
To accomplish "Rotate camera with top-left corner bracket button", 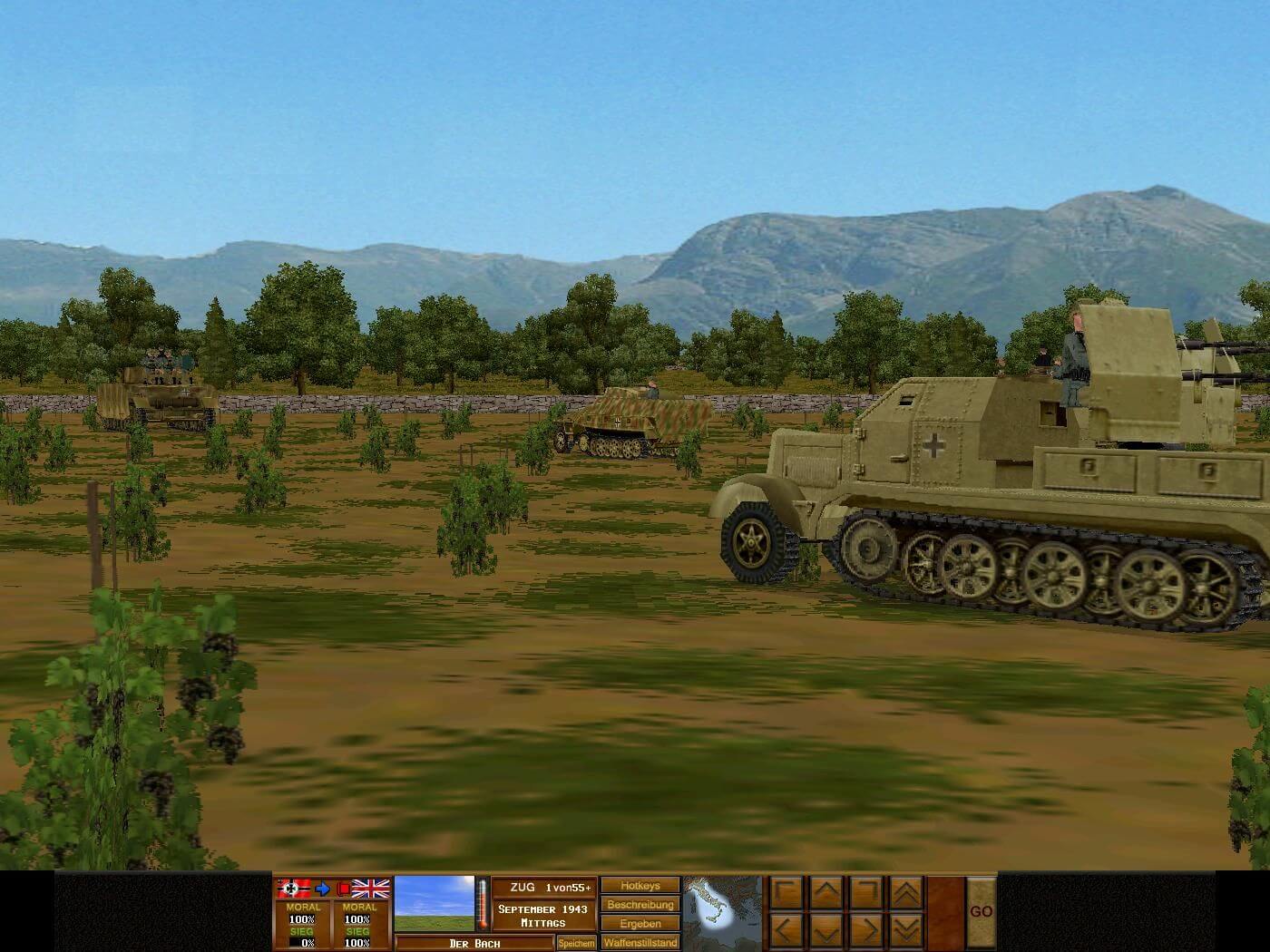I will click(786, 892).
